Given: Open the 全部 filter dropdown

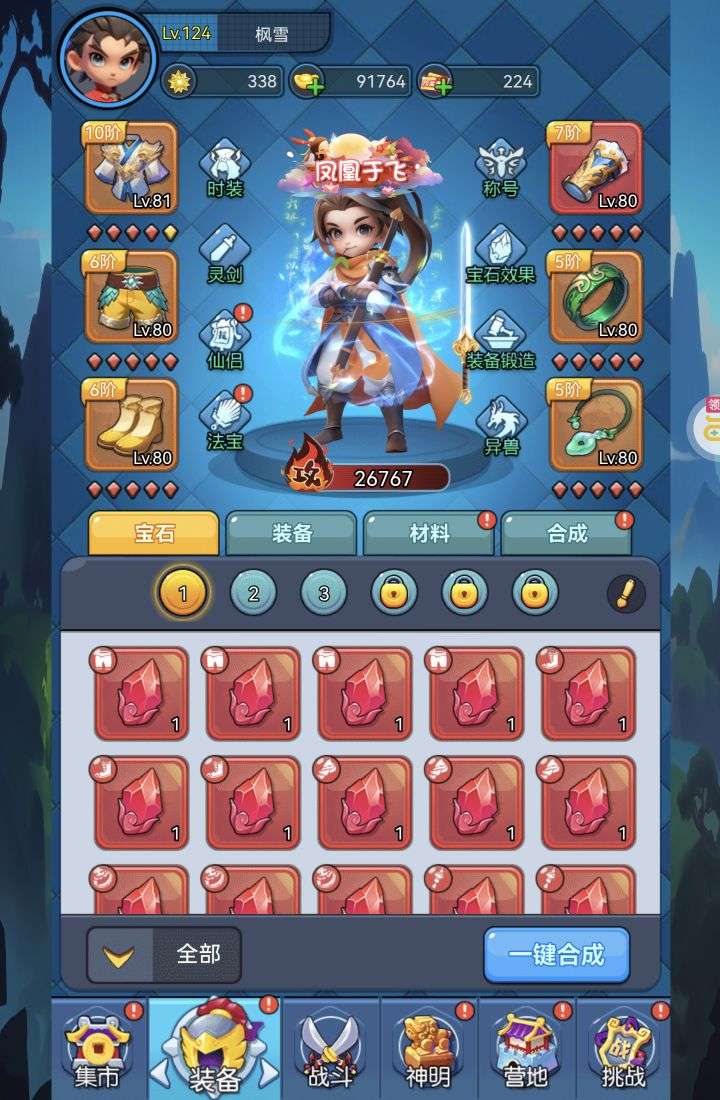Looking at the screenshot, I should (x=166, y=954).
